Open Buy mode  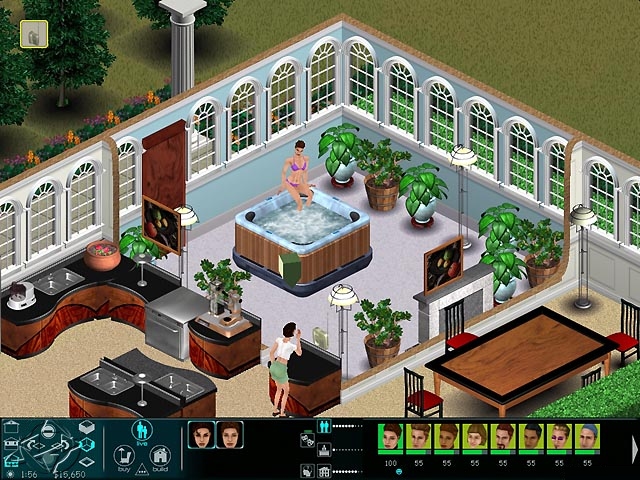(126, 458)
